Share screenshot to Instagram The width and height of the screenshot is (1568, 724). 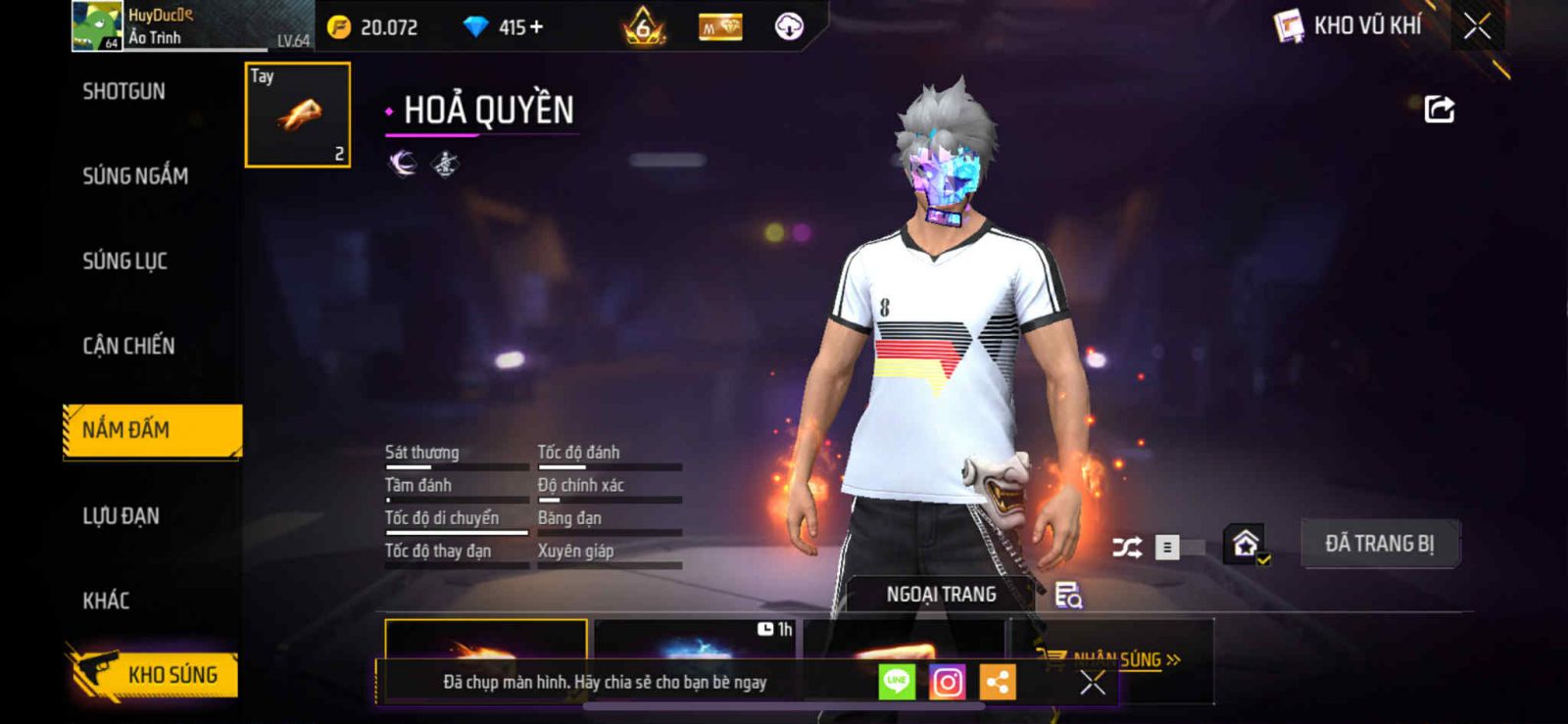coord(947,682)
